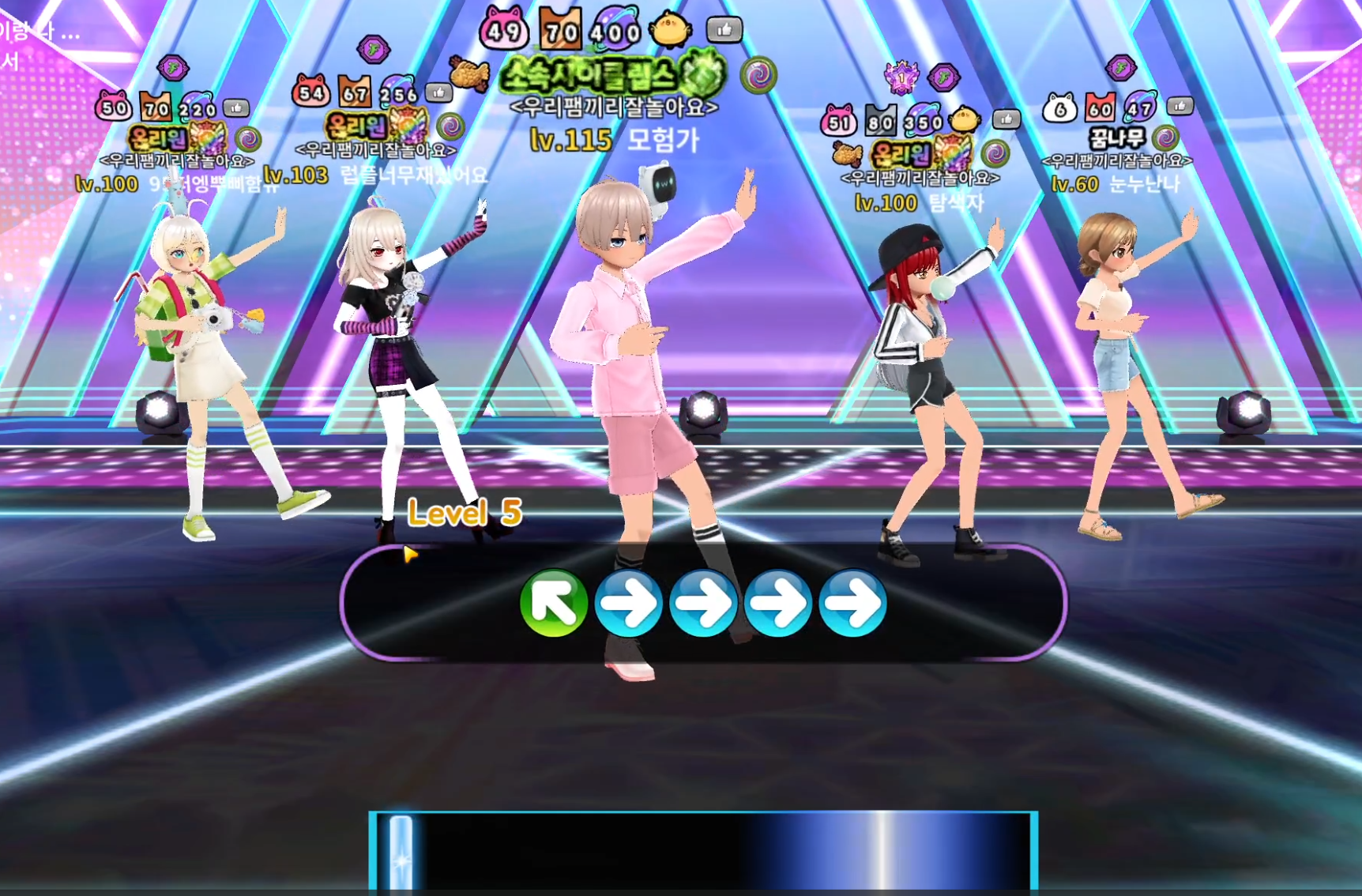Select thumbs-up beside the 220 score badge
The width and height of the screenshot is (1362, 896).
(x=236, y=107)
